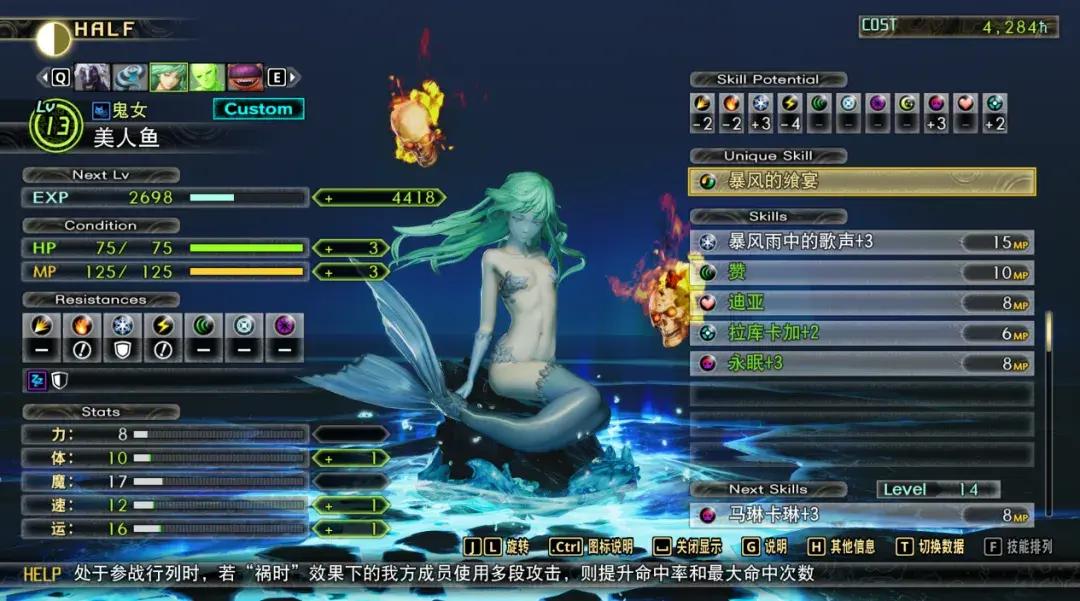This screenshot has width=1080, height=601.
Task: Select the blue serpent demon portrait
Action: (129, 77)
